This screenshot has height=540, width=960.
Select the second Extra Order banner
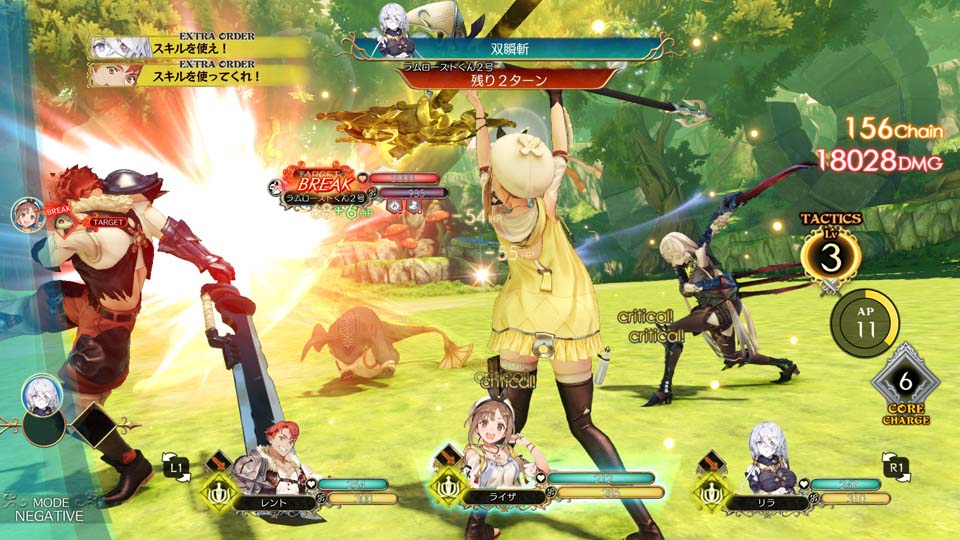click(200, 75)
